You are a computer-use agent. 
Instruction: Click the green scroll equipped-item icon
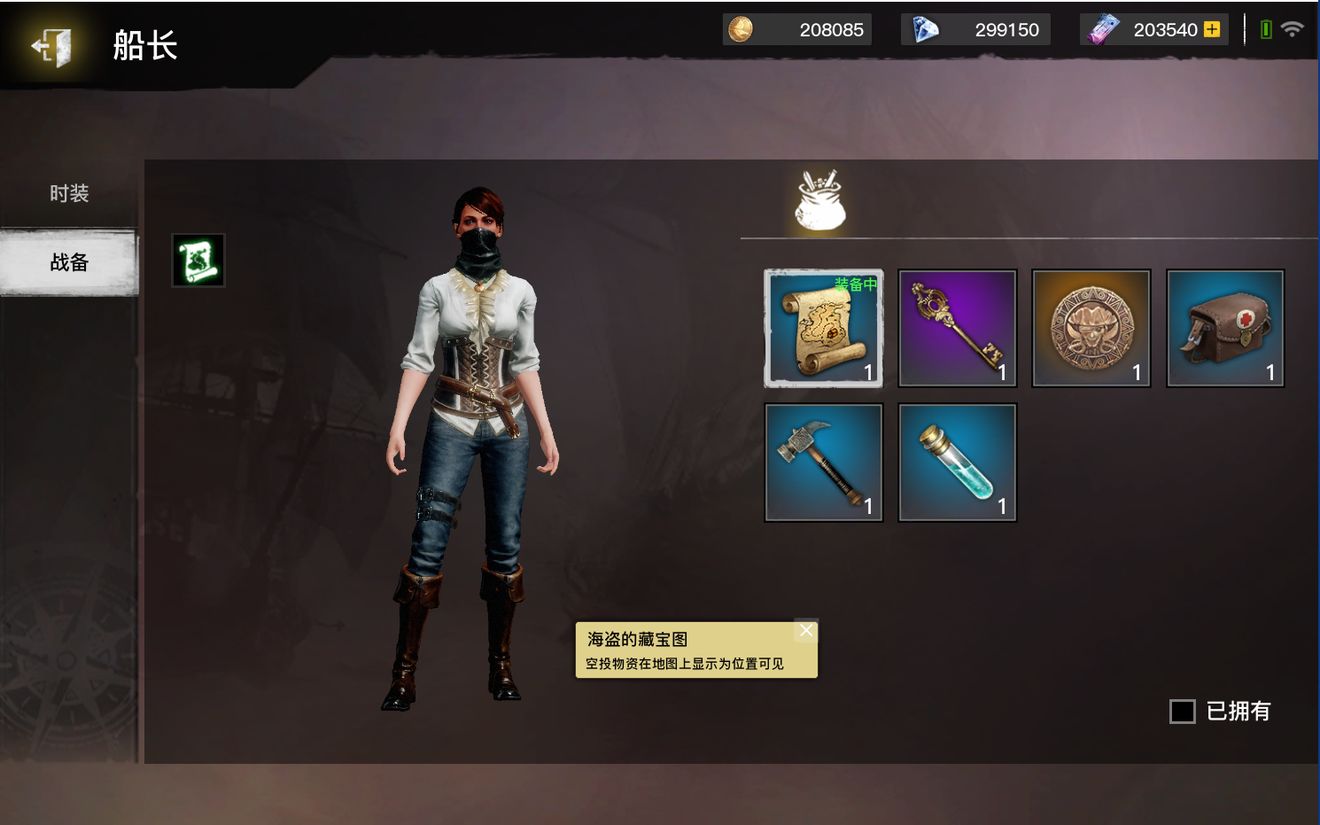tap(198, 259)
